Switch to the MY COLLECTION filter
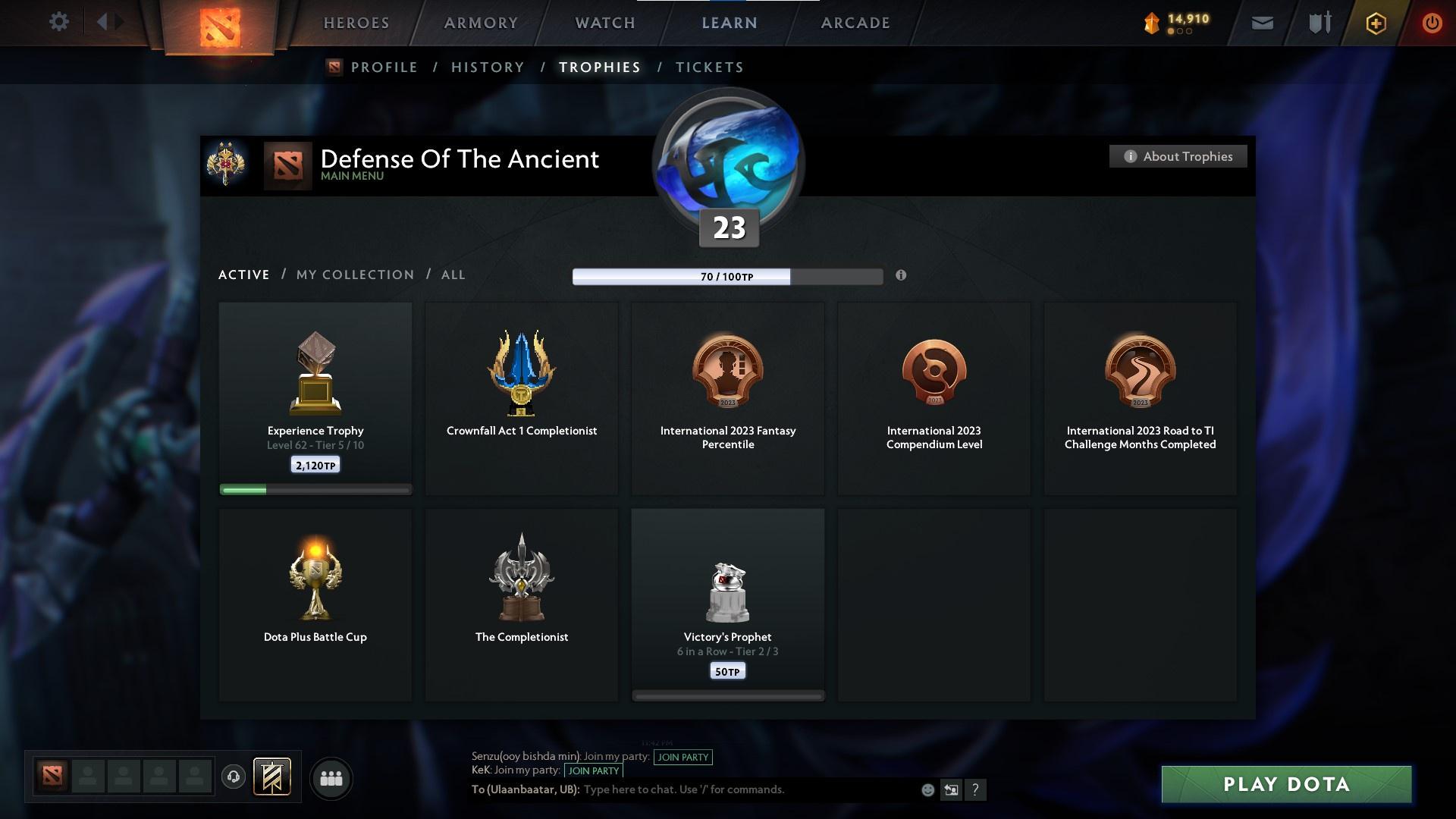The width and height of the screenshot is (1456, 819). coord(354,275)
